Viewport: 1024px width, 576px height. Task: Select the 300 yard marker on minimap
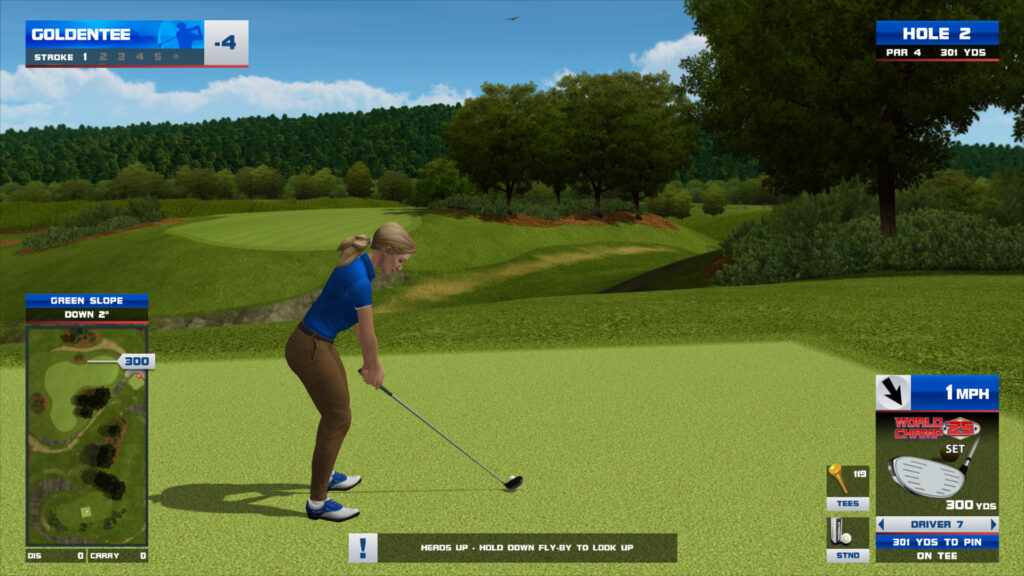tap(136, 361)
